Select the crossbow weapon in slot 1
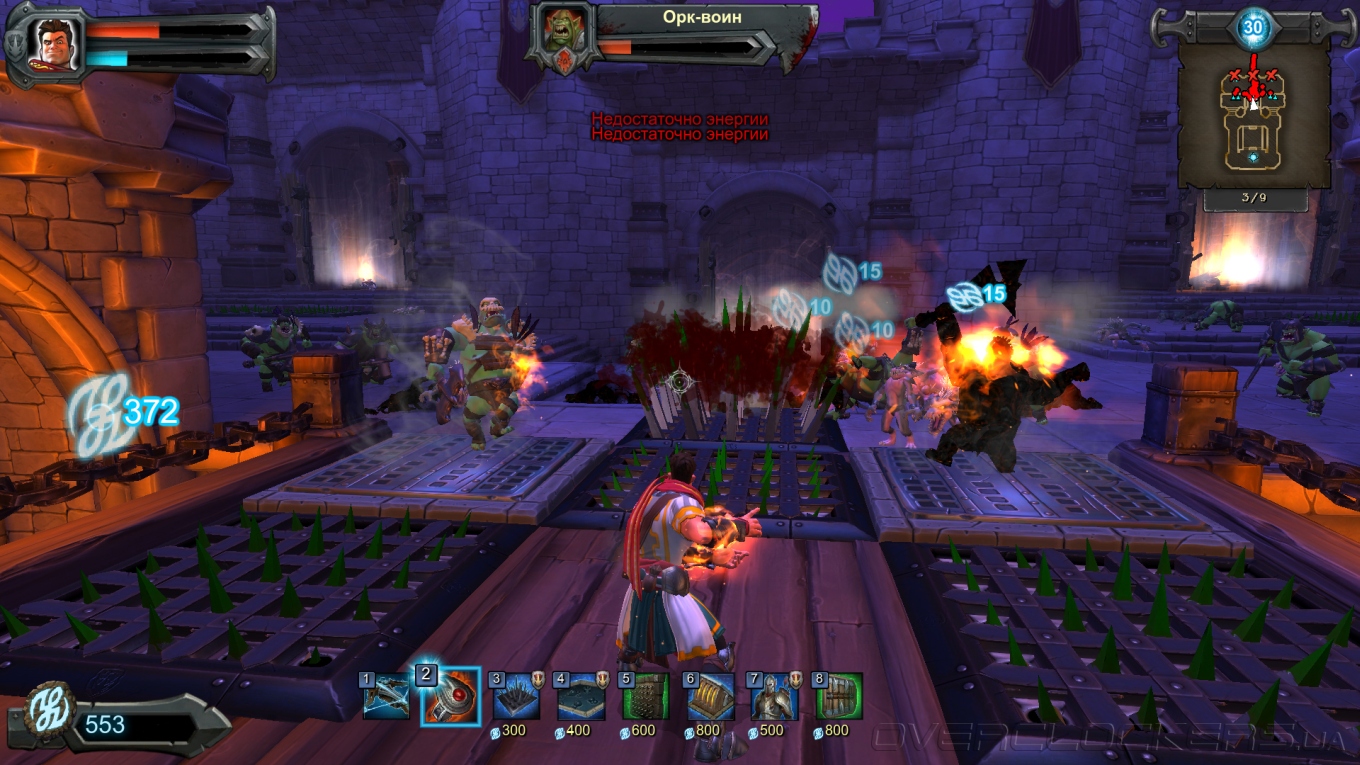Image resolution: width=1360 pixels, height=765 pixels. (385, 697)
